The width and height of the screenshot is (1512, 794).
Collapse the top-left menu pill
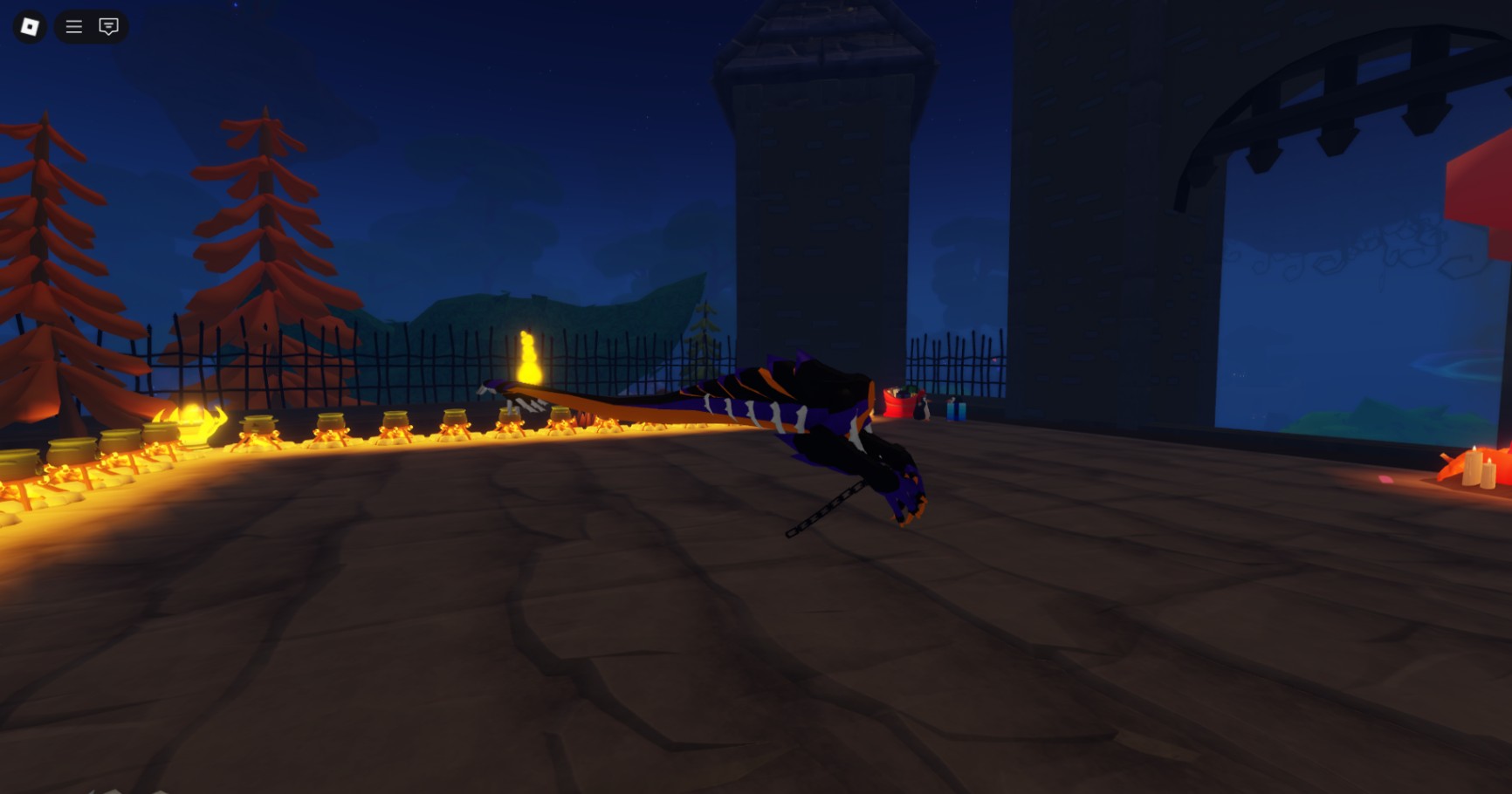coord(73,26)
